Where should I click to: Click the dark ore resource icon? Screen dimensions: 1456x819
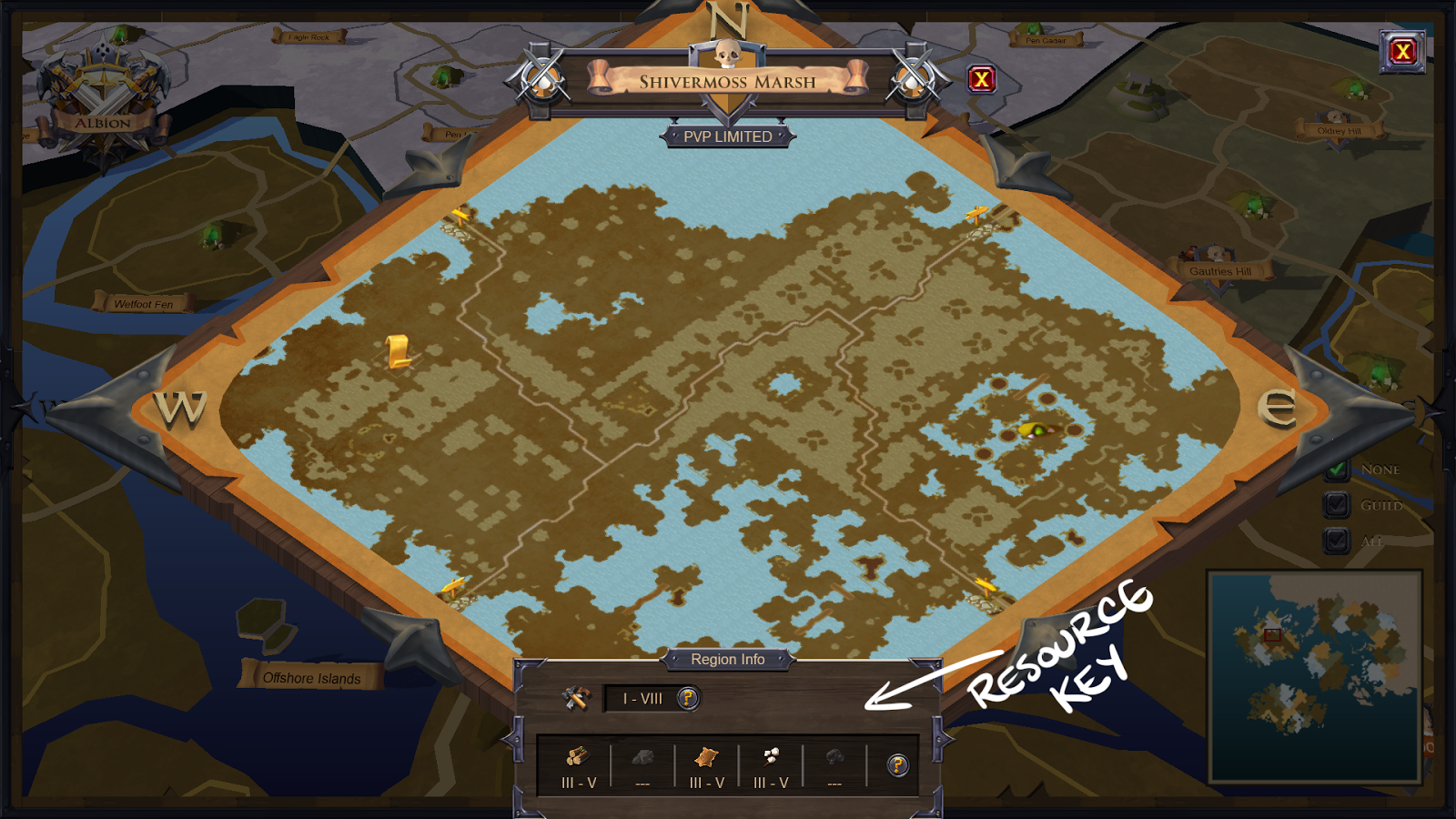pyautogui.click(x=834, y=758)
